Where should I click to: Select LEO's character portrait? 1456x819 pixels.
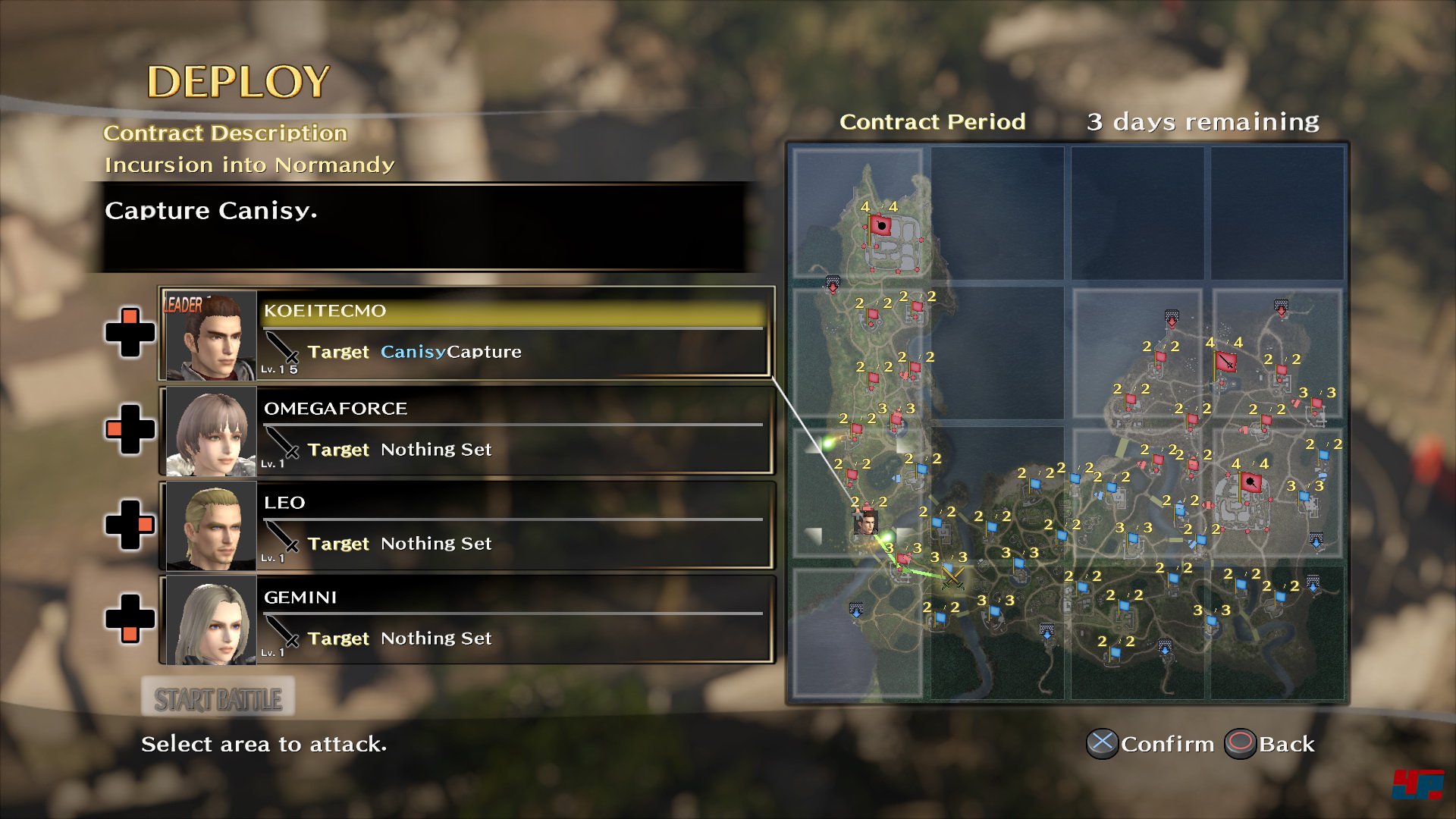211,526
